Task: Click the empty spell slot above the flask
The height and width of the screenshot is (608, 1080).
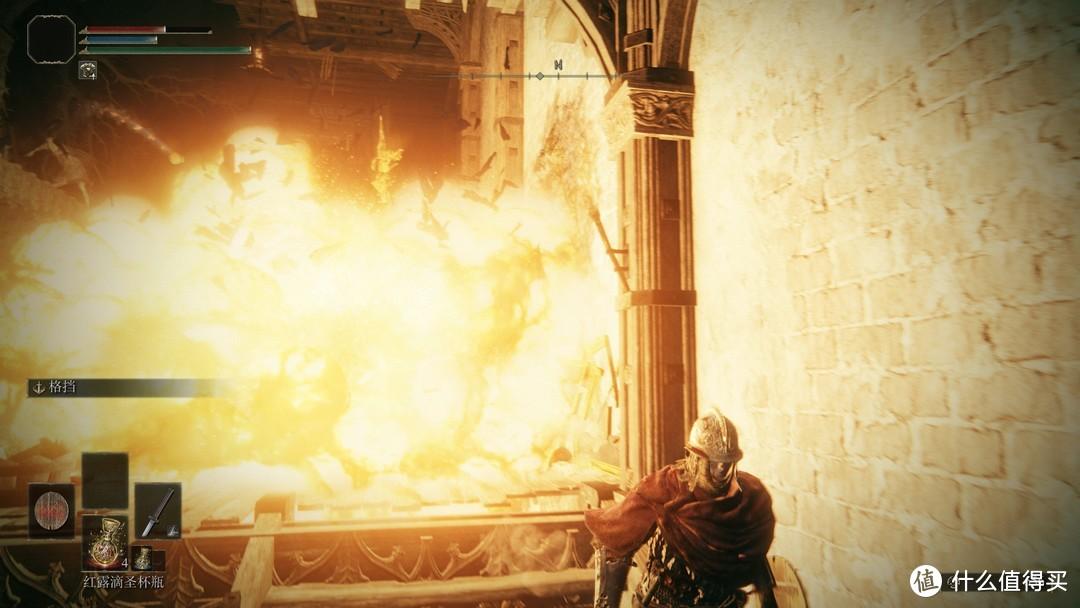Action: (x=104, y=480)
